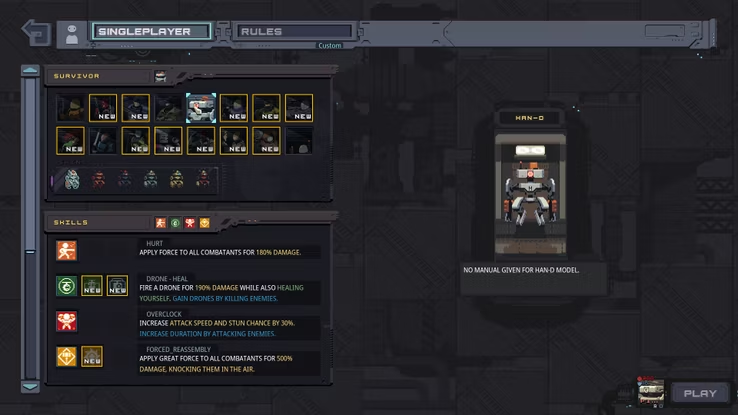Viewport: 738px width, 415px height.
Task: Click the player profile icon
Action: 72,33
